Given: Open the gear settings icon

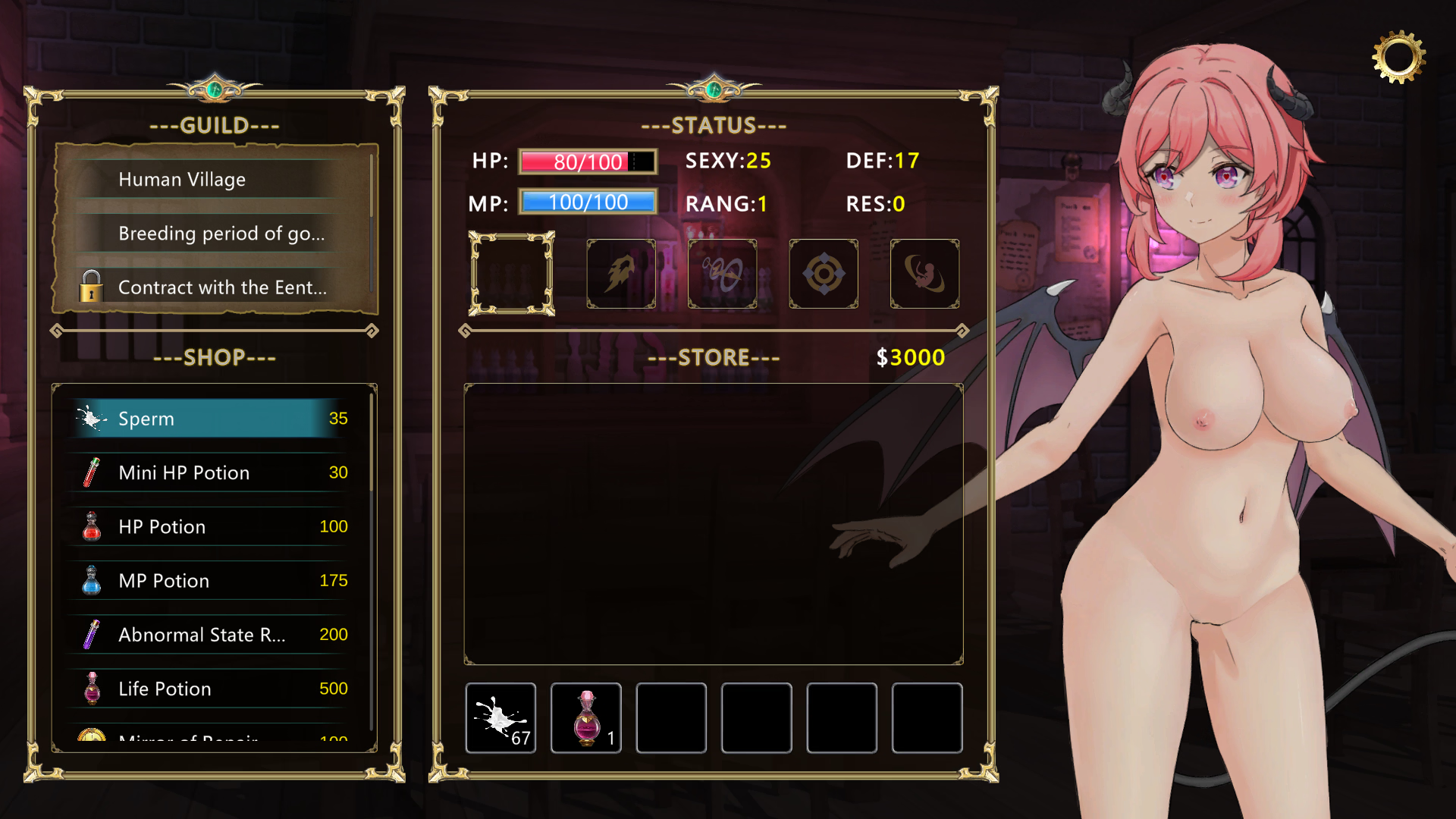Looking at the screenshot, I should pos(1398,57).
